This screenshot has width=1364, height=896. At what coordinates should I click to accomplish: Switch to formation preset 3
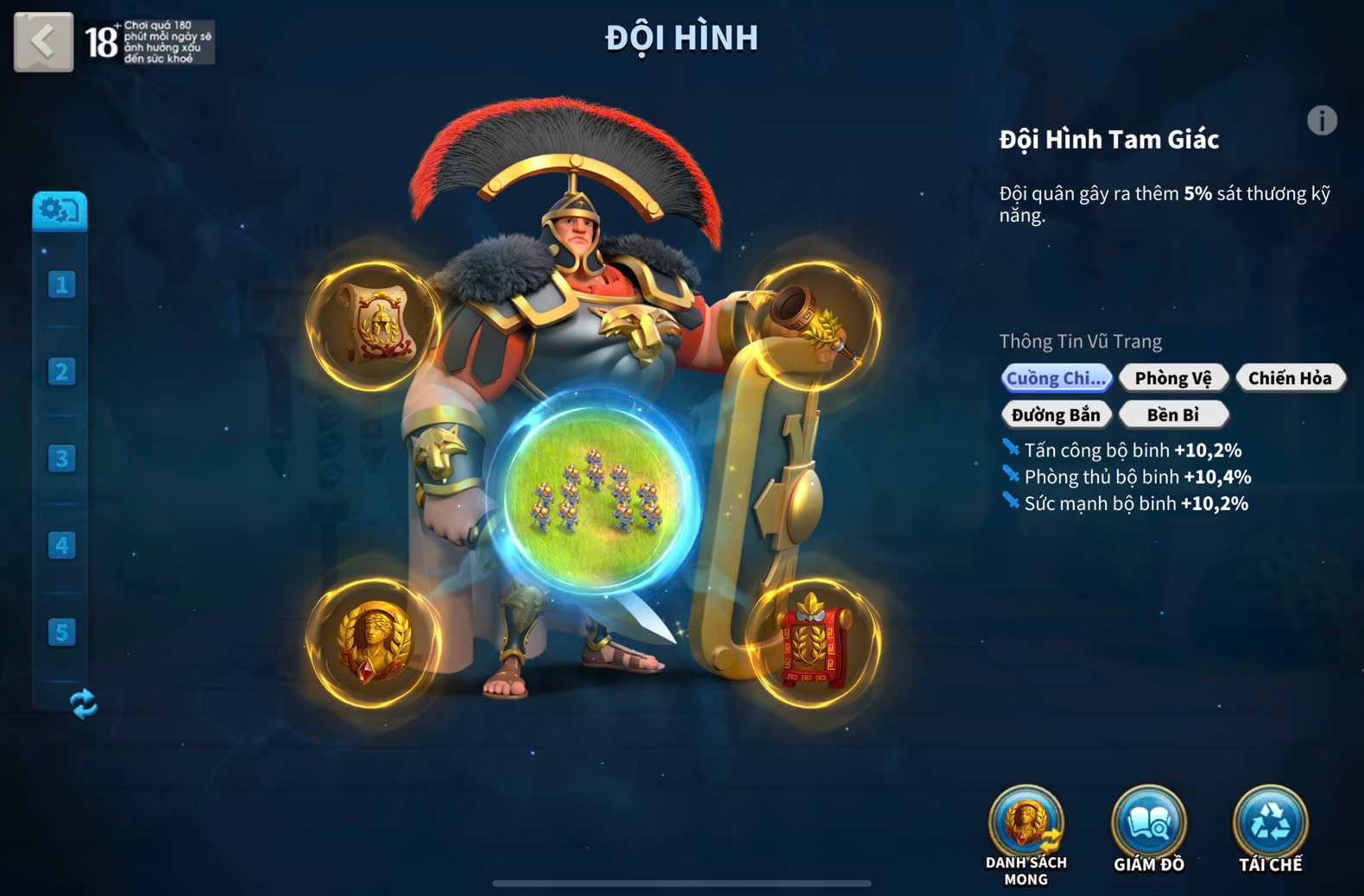click(61, 458)
